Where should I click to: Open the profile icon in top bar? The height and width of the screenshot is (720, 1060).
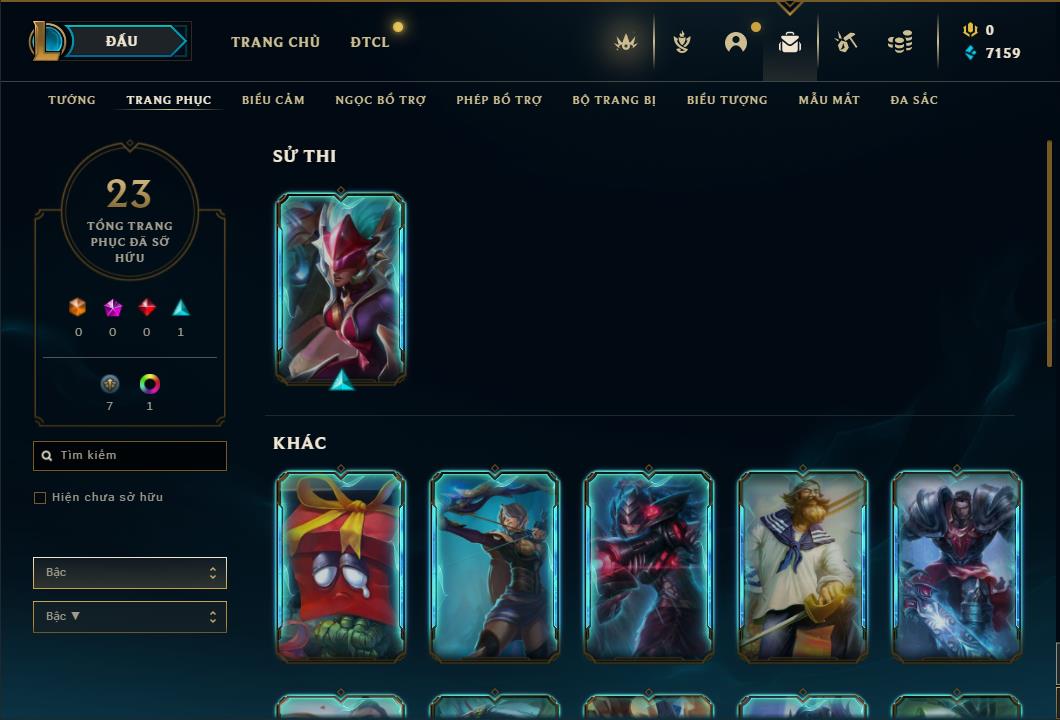coord(736,42)
